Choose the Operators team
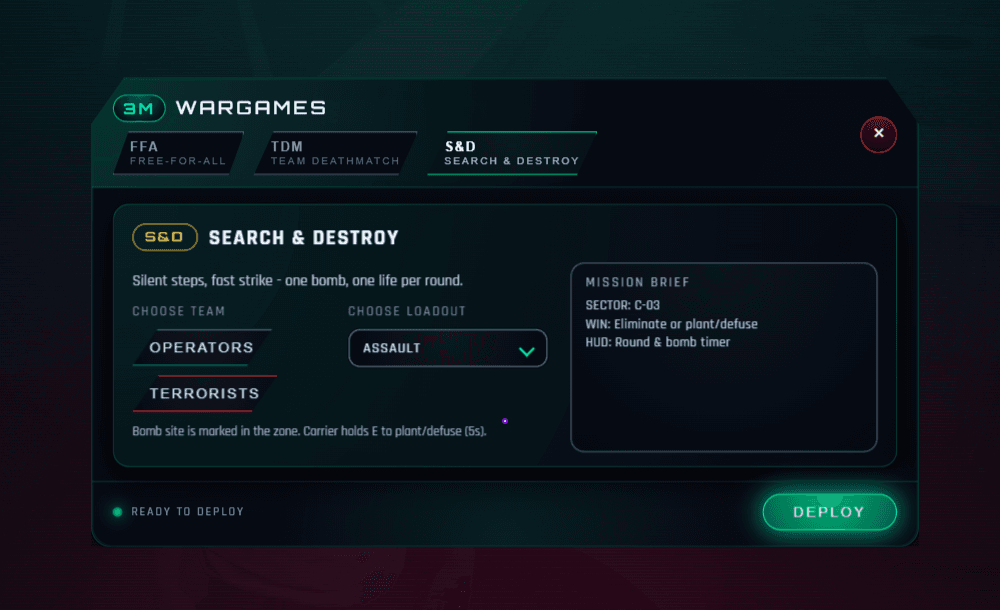 coord(201,348)
